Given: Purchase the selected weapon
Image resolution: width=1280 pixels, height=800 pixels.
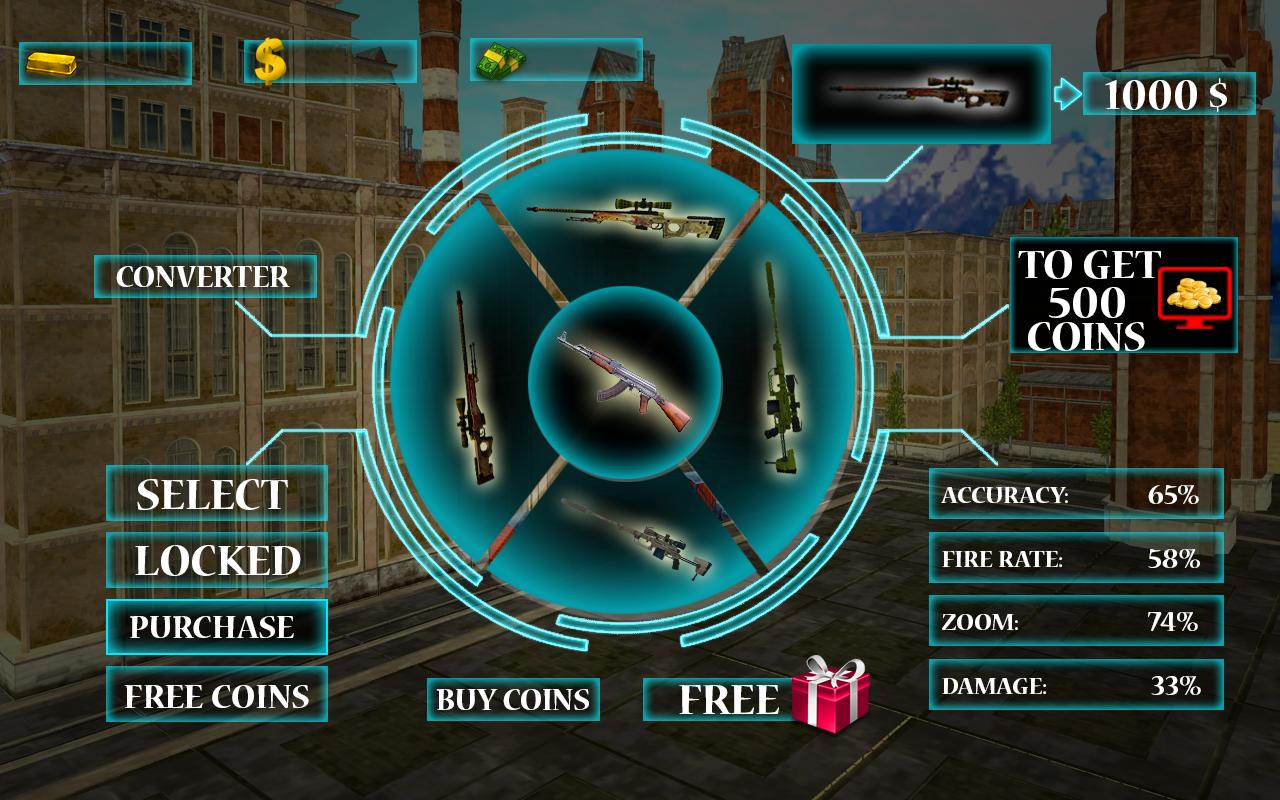Looking at the screenshot, I should 216,627.
